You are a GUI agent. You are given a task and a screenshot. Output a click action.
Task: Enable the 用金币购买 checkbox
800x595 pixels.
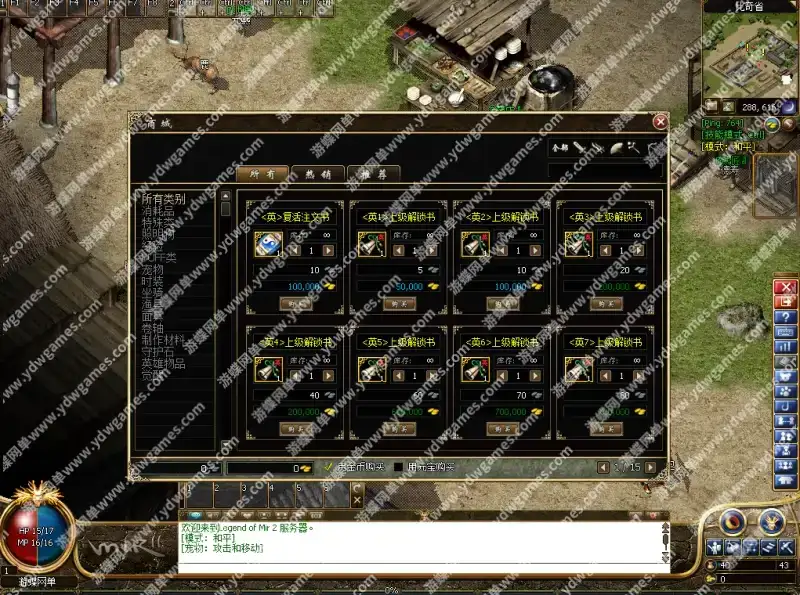point(328,467)
